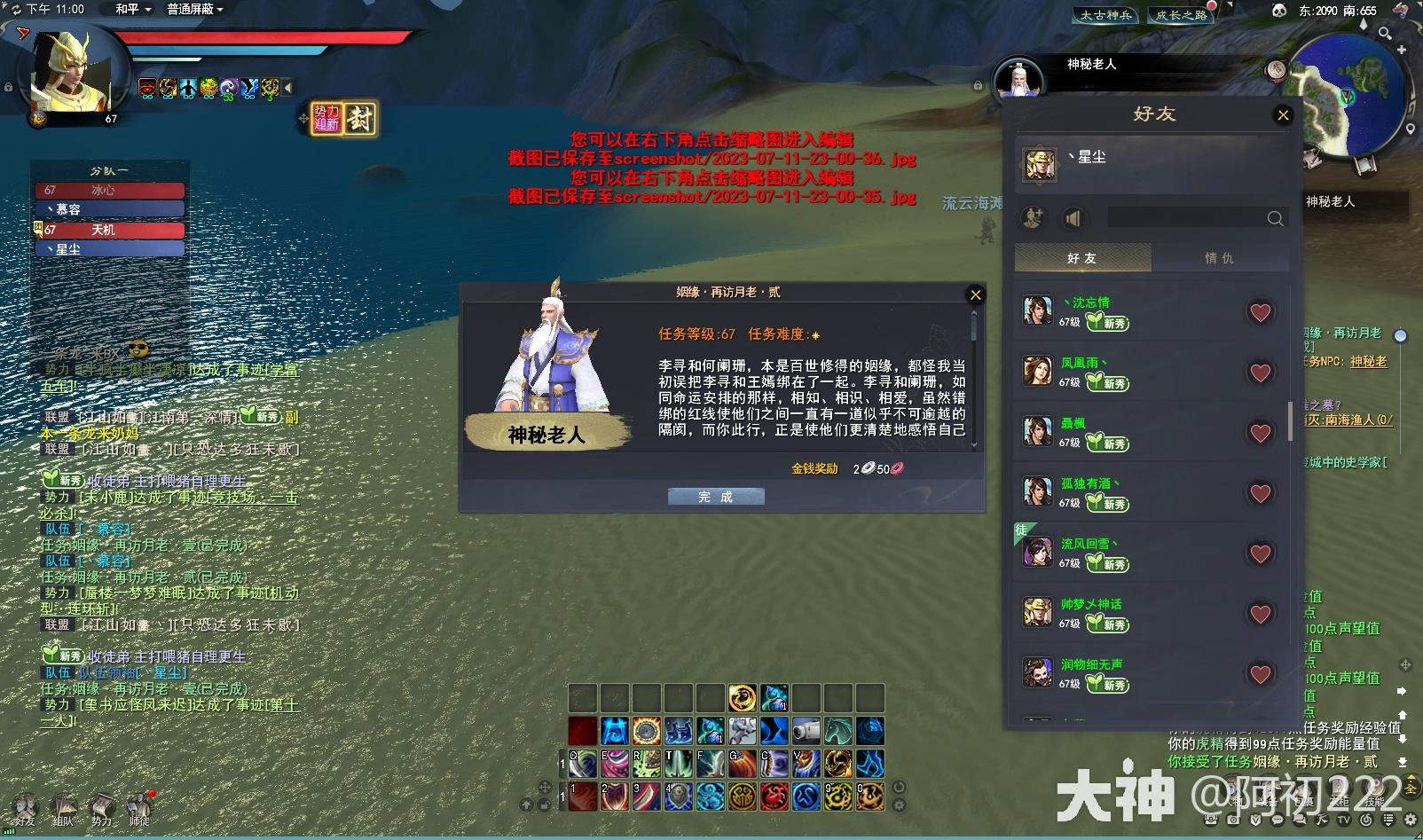Collapse the buff bar with the left arrow
The width and height of the screenshot is (1423, 840).
coord(287,89)
